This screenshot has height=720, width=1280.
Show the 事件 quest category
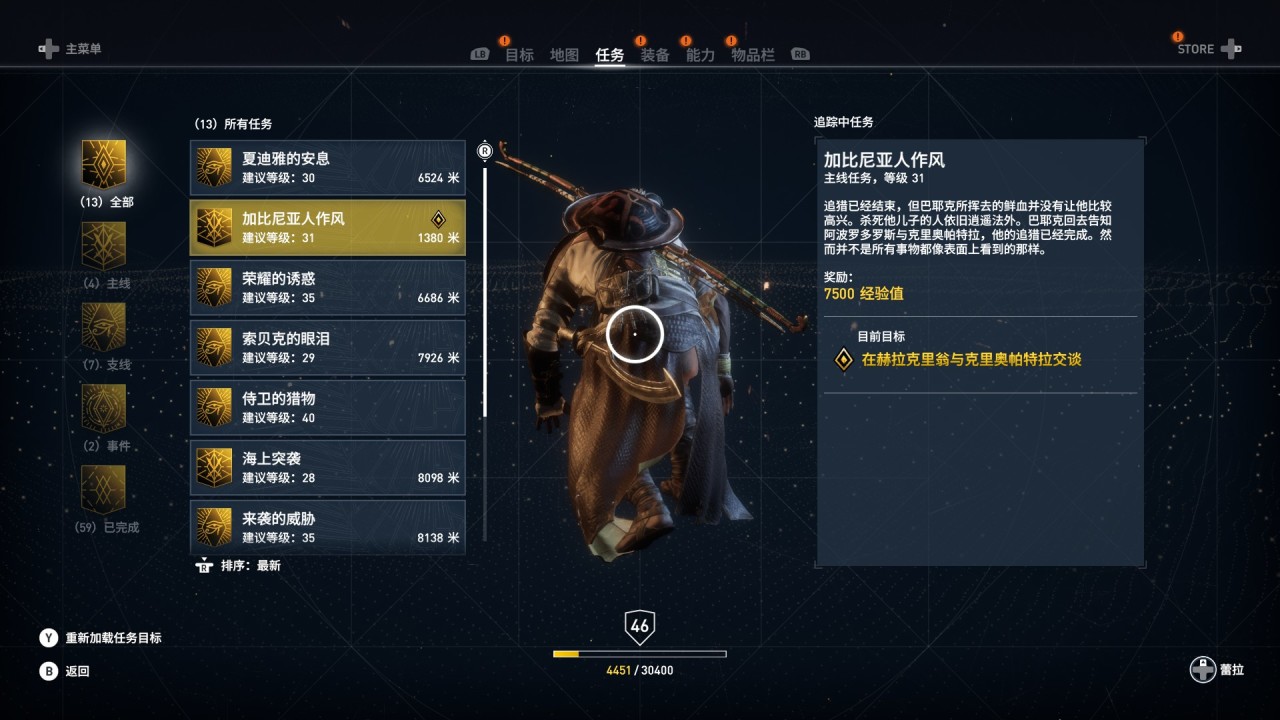[104, 409]
